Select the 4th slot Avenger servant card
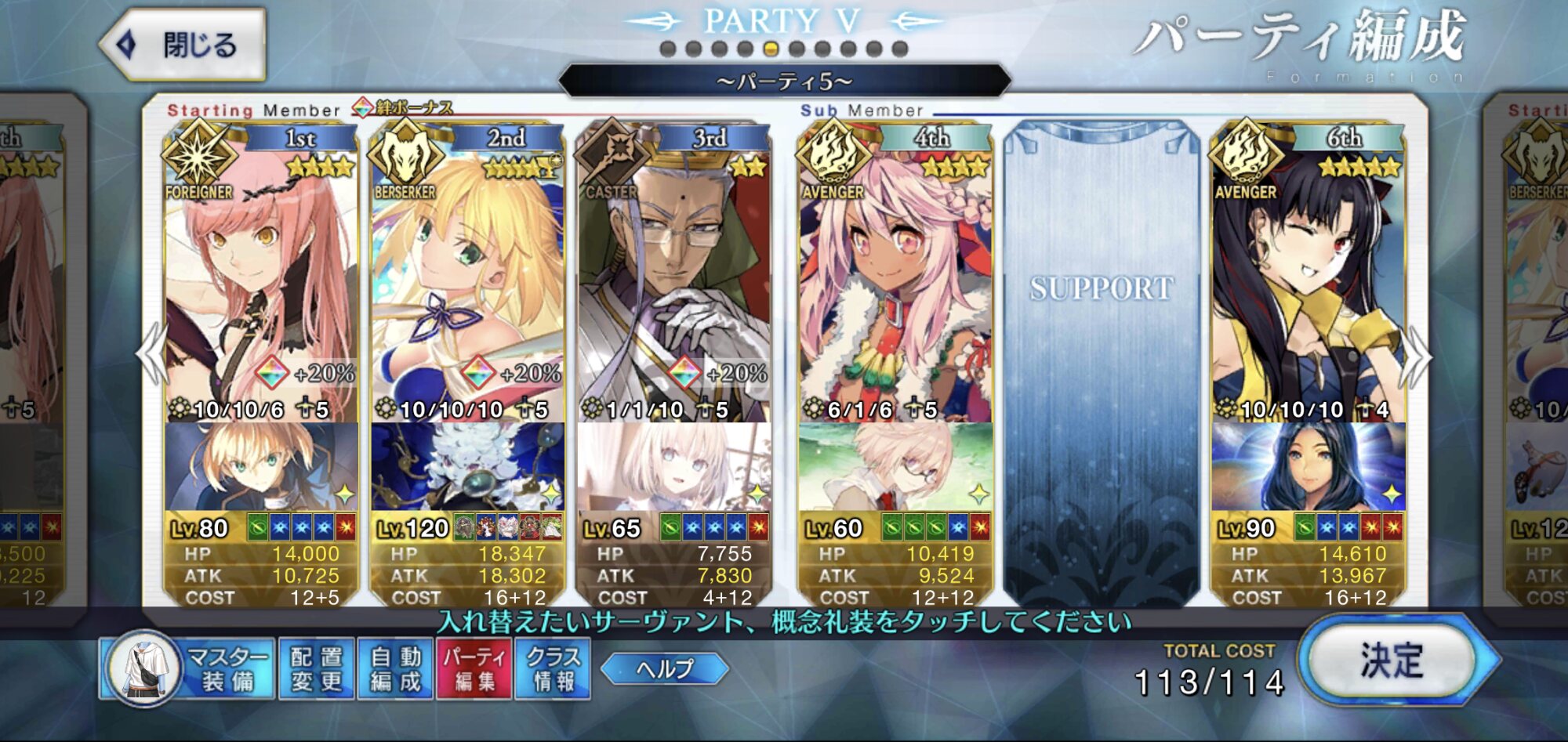 coord(895,282)
